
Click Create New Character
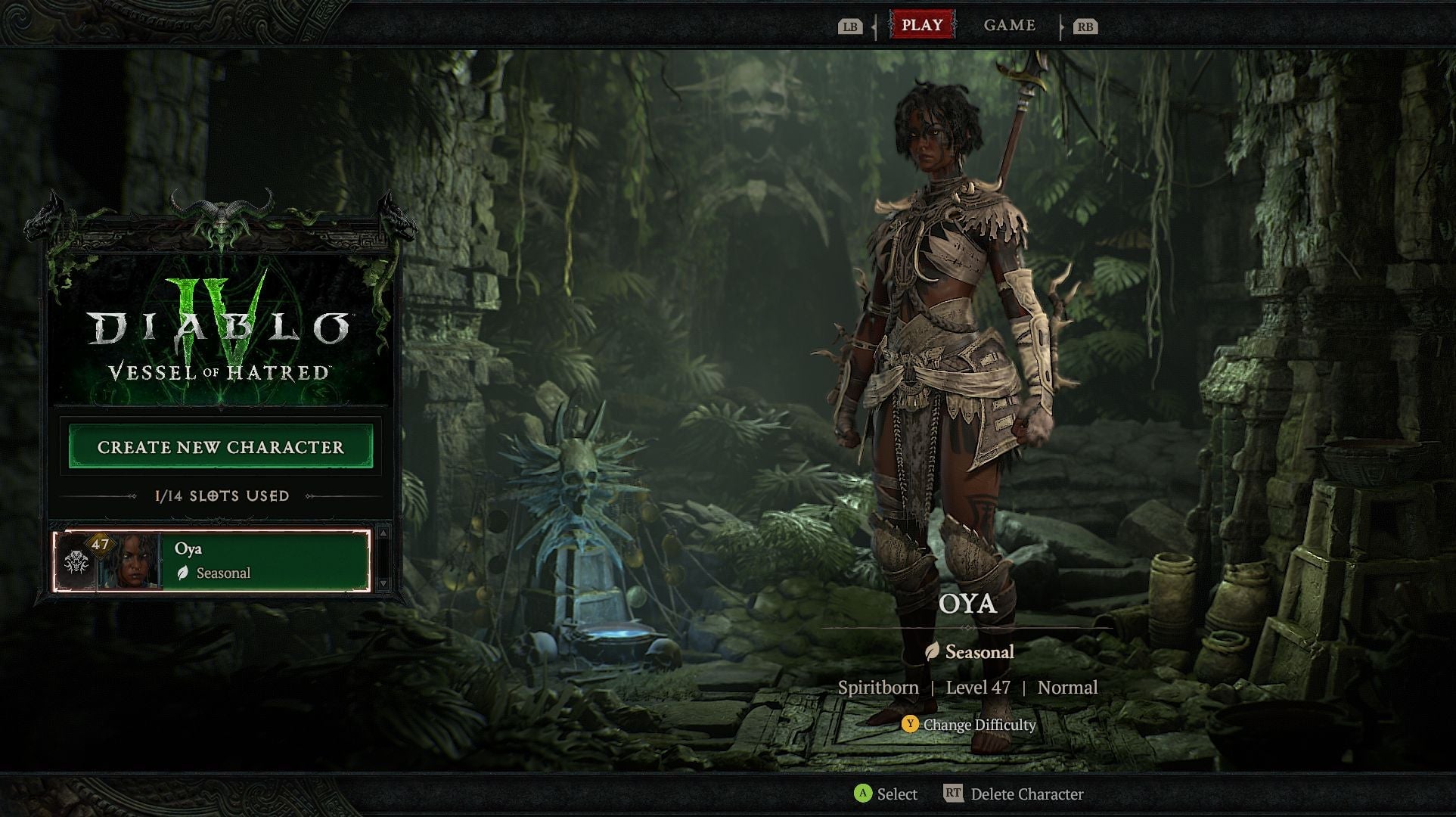tap(219, 447)
